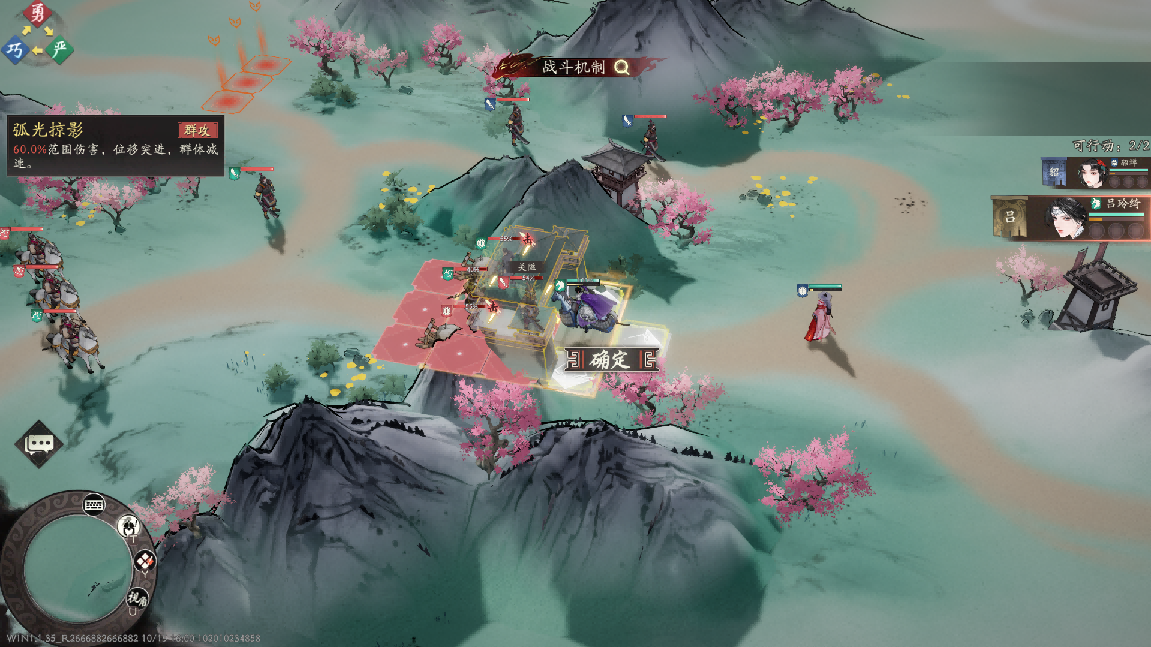Click the green 严 attribute diamond

[60, 49]
